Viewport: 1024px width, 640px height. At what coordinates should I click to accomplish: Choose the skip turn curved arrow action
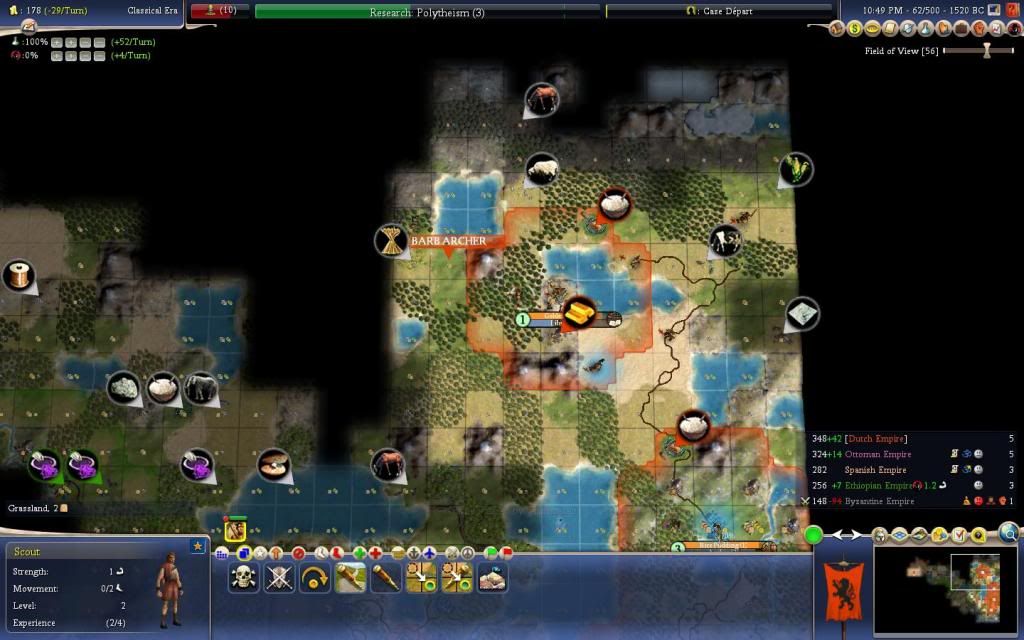[315, 577]
